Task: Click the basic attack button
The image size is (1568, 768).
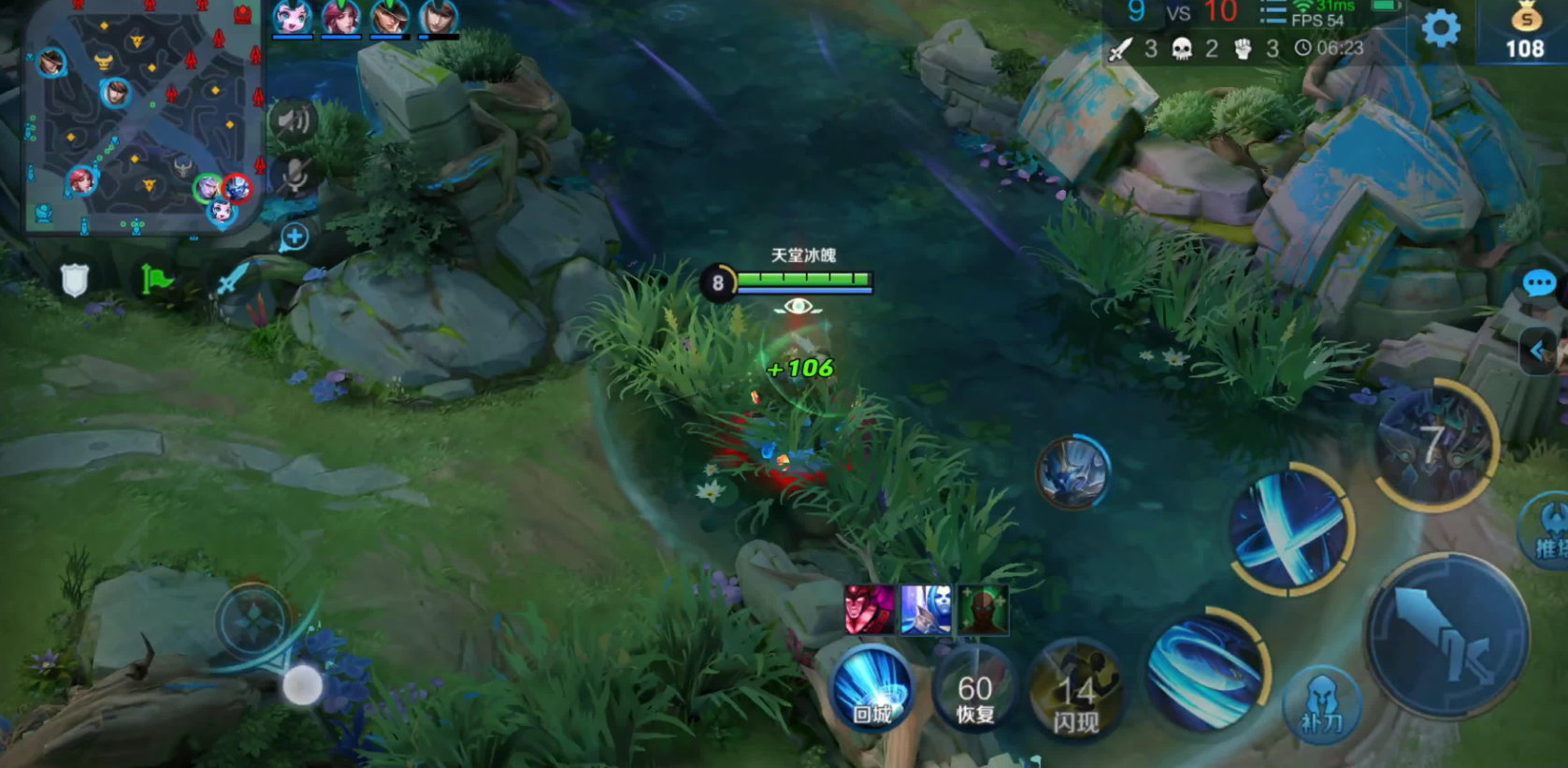Action: (1446, 638)
